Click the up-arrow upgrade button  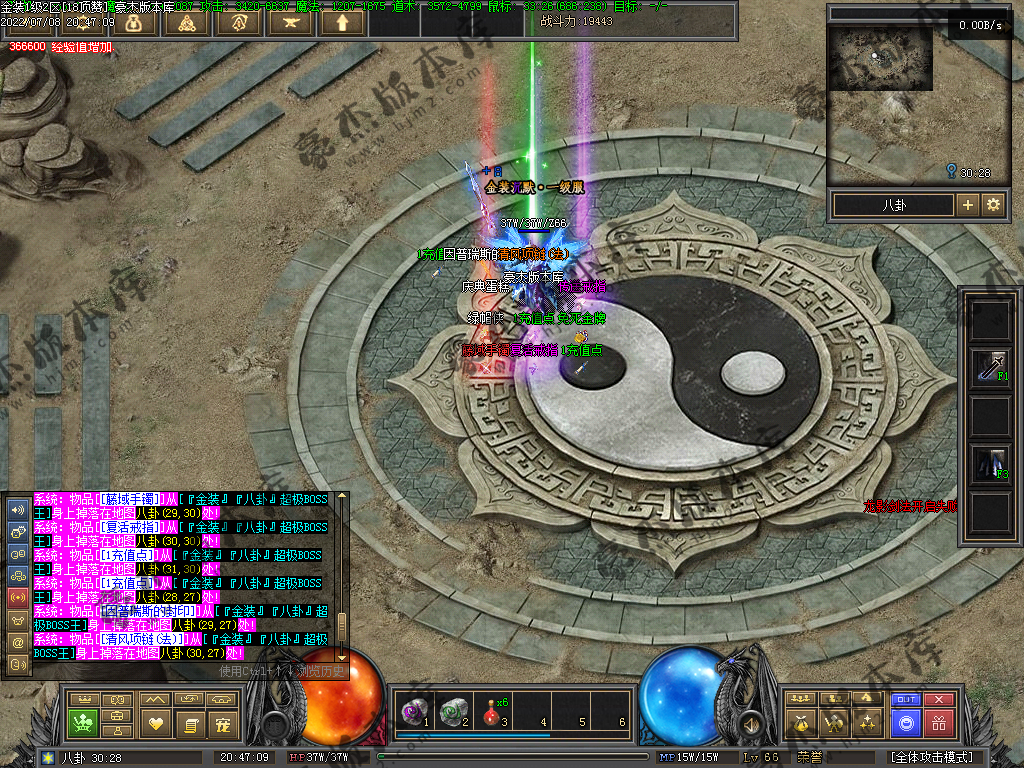342,21
